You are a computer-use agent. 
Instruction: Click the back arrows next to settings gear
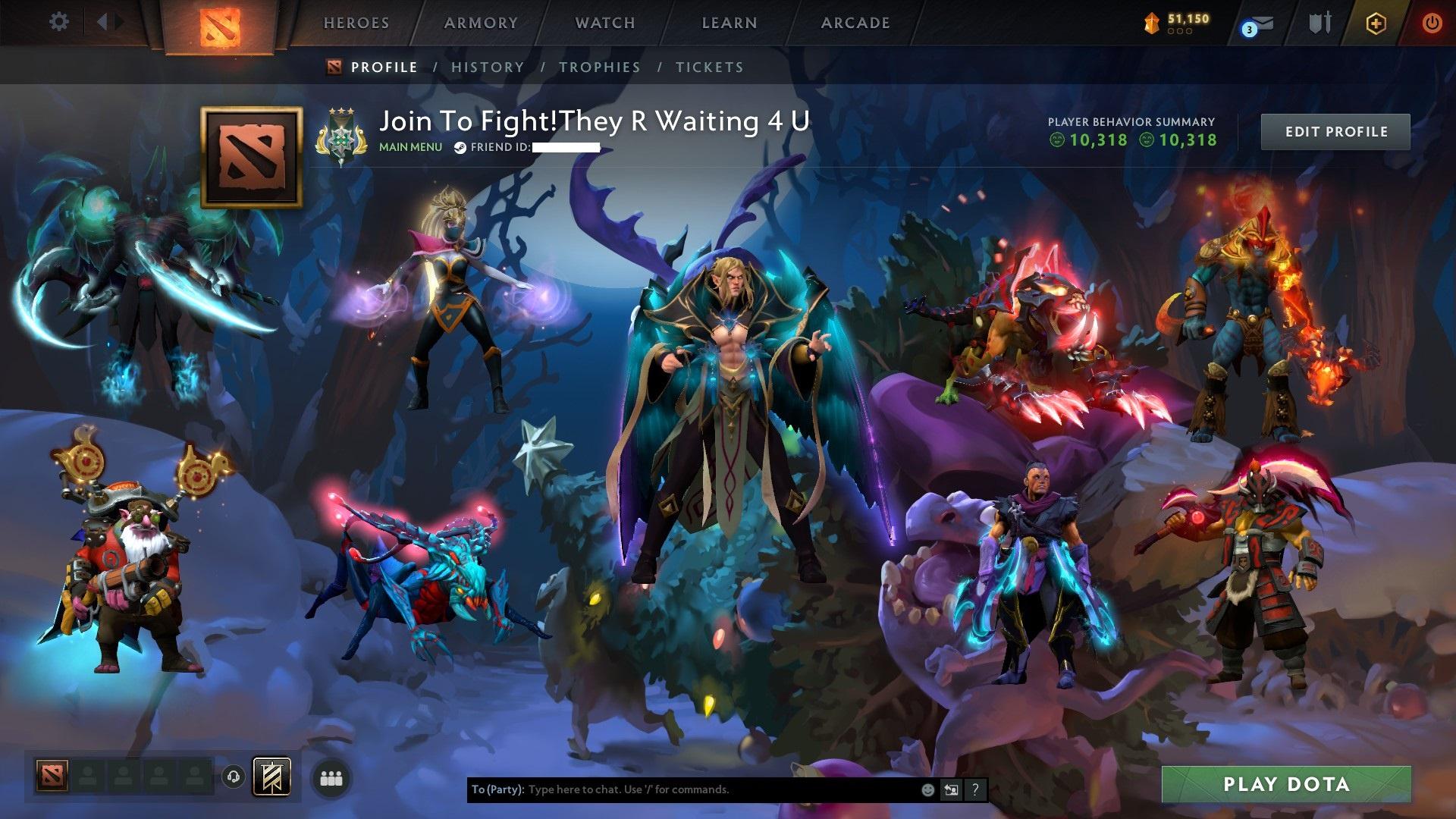[x=108, y=22]
